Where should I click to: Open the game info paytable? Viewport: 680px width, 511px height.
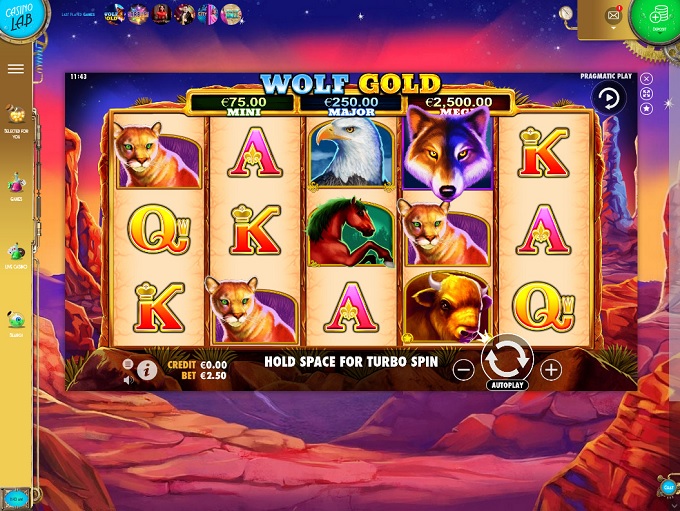pyautogui.click(x=147, y=370)
